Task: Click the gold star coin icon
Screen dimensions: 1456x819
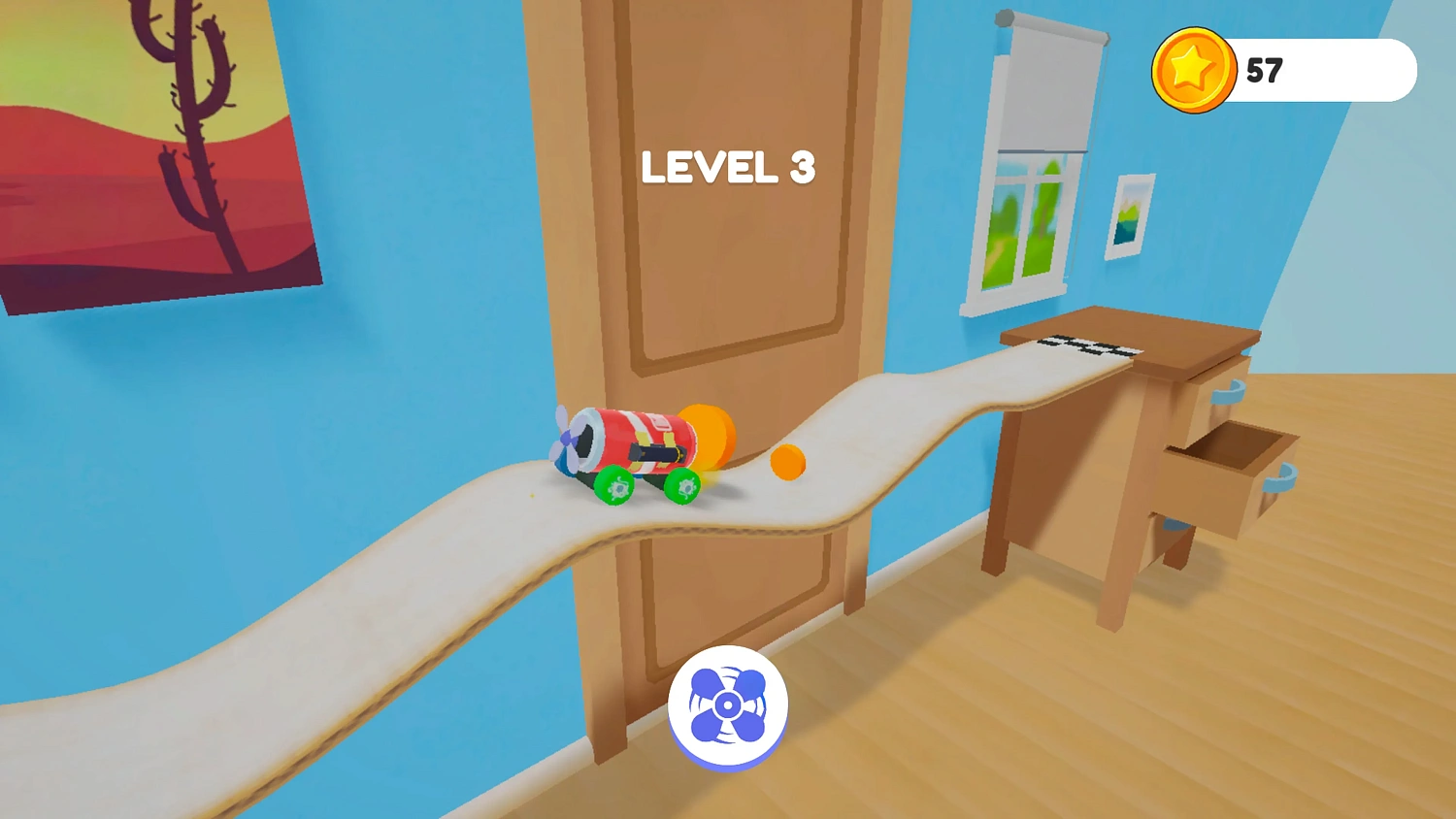Action: [x=1195, y=70]
